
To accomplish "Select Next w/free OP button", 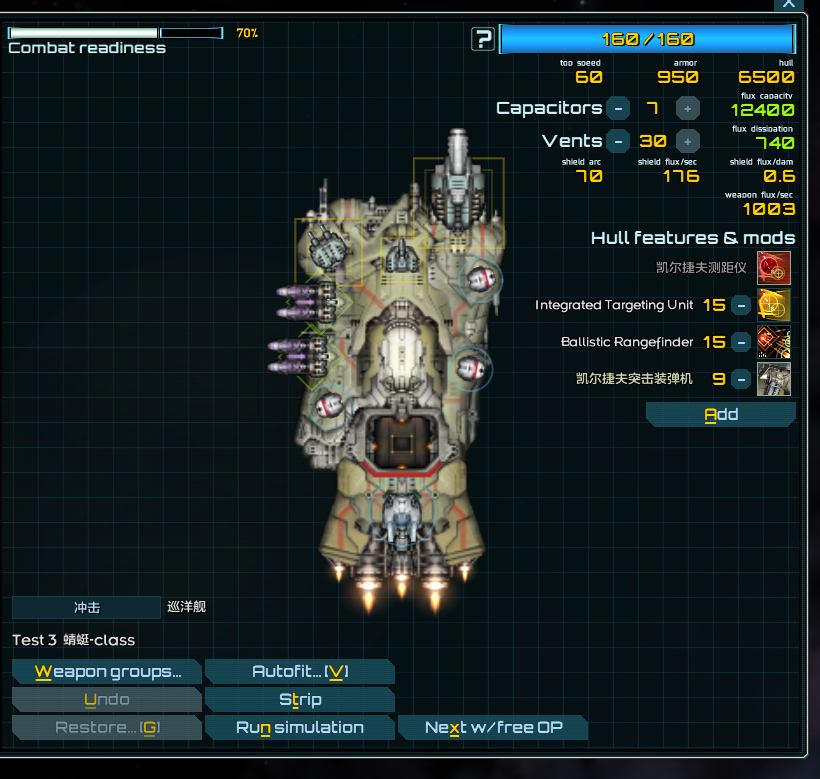I will pos(493,728).
